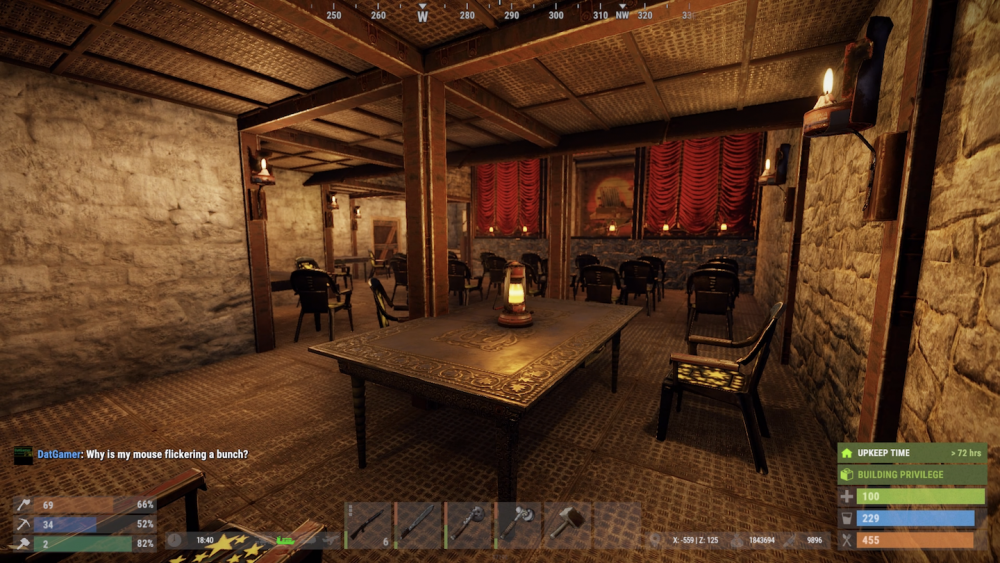Screen dimensions: 1000x563
Task: Click the Upkeep Time status panel
Action: (x=911, y=453)
